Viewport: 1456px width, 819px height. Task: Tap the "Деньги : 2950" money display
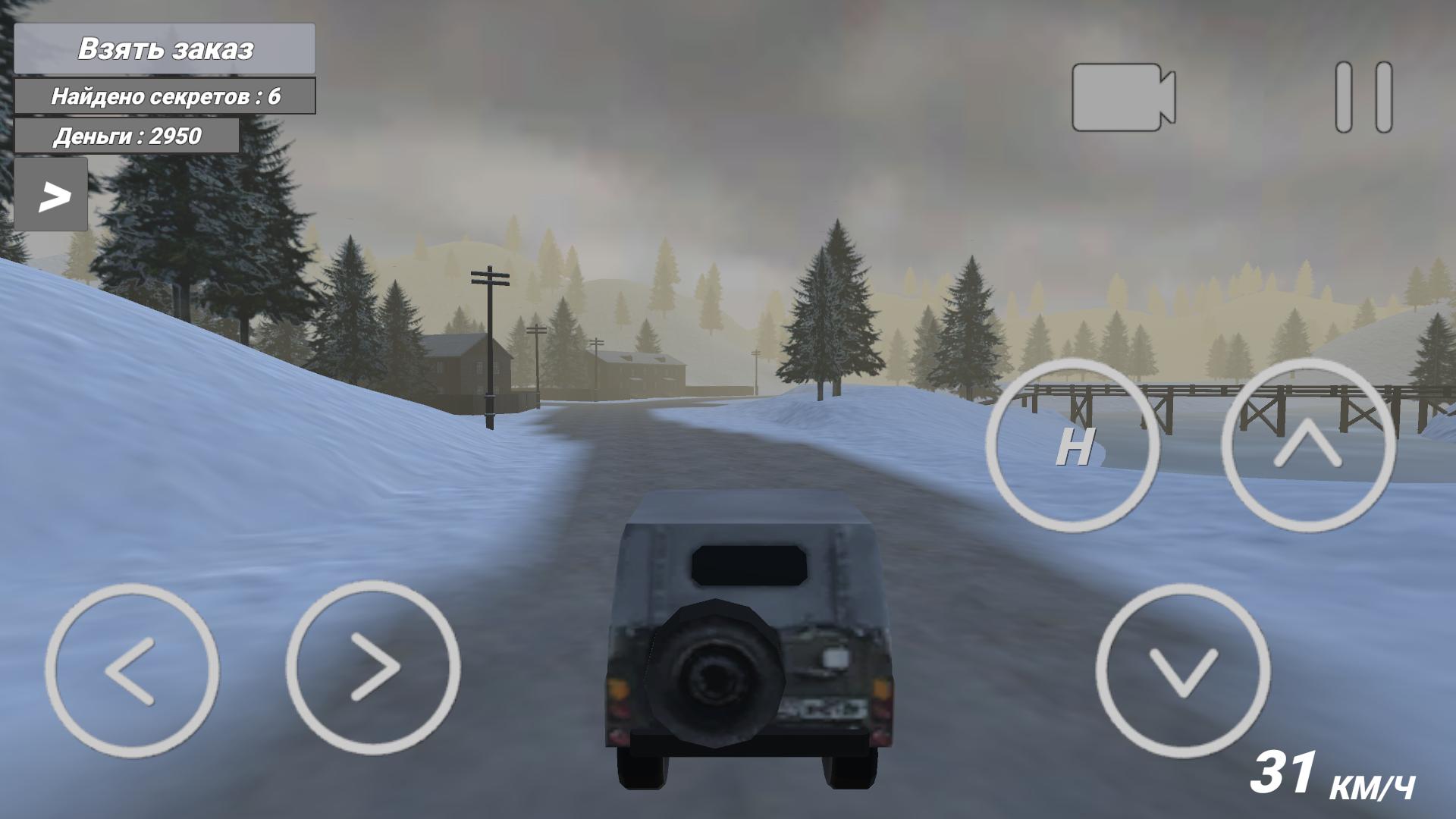tap(127, 136)
